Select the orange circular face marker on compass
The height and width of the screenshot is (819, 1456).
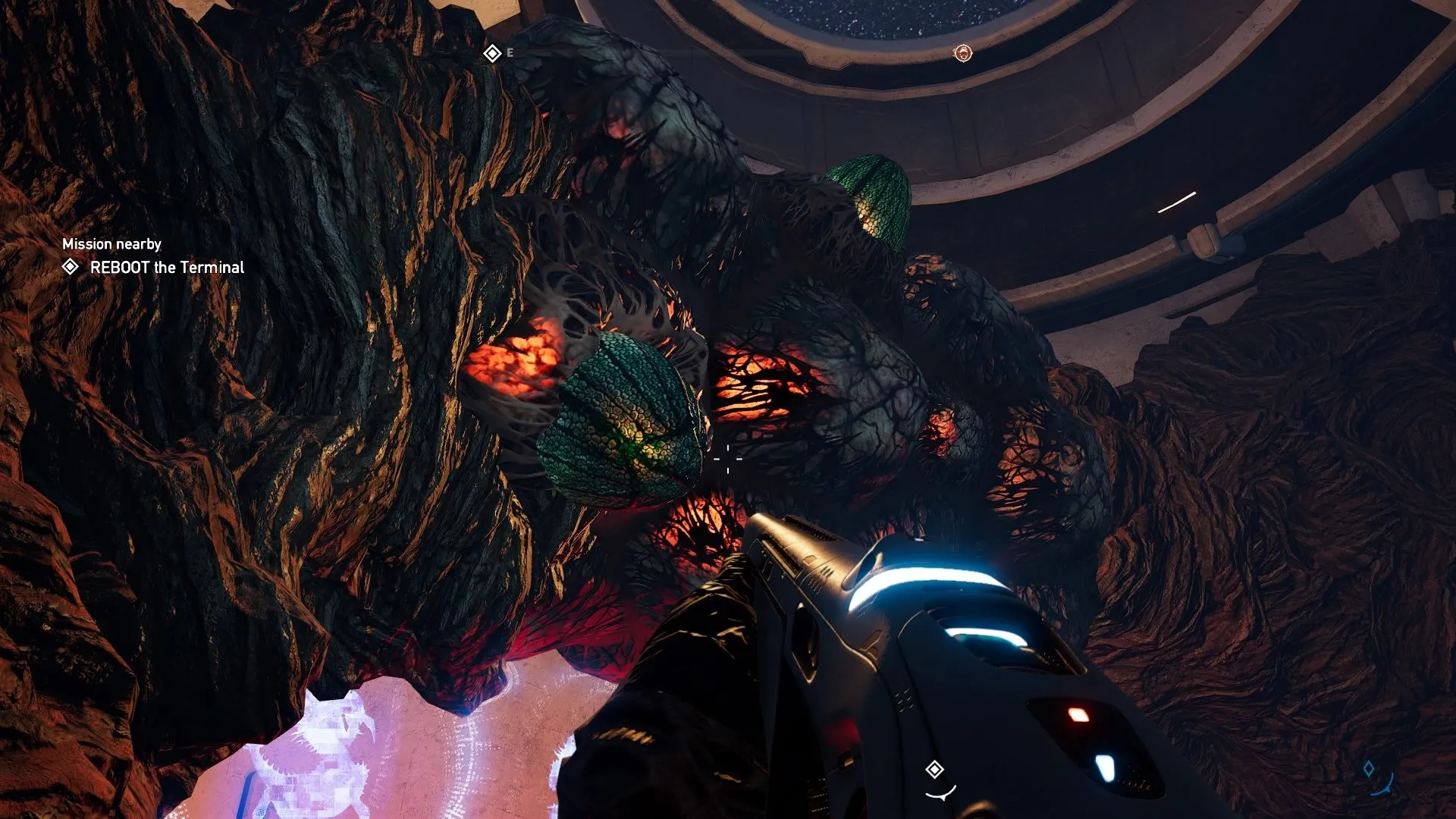point(962,53)
